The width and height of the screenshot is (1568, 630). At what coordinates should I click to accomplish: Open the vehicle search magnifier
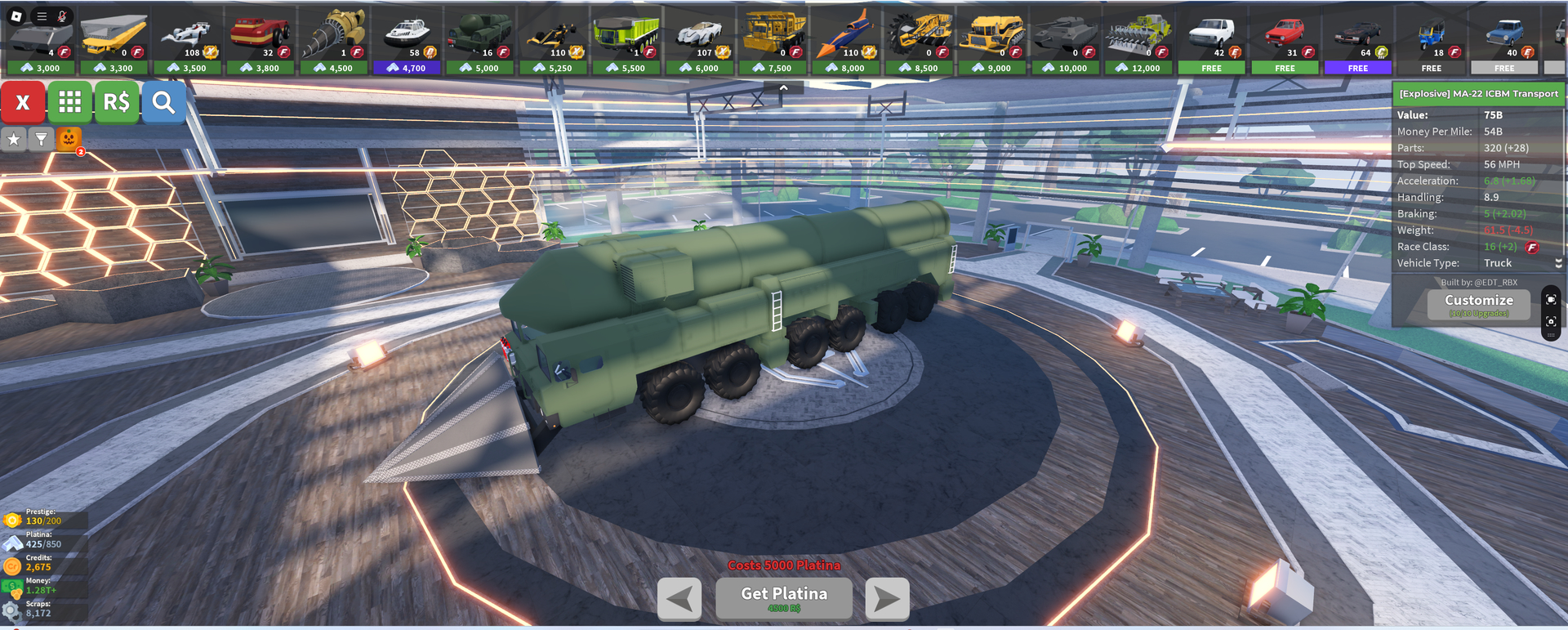click(x=163, y=102)
